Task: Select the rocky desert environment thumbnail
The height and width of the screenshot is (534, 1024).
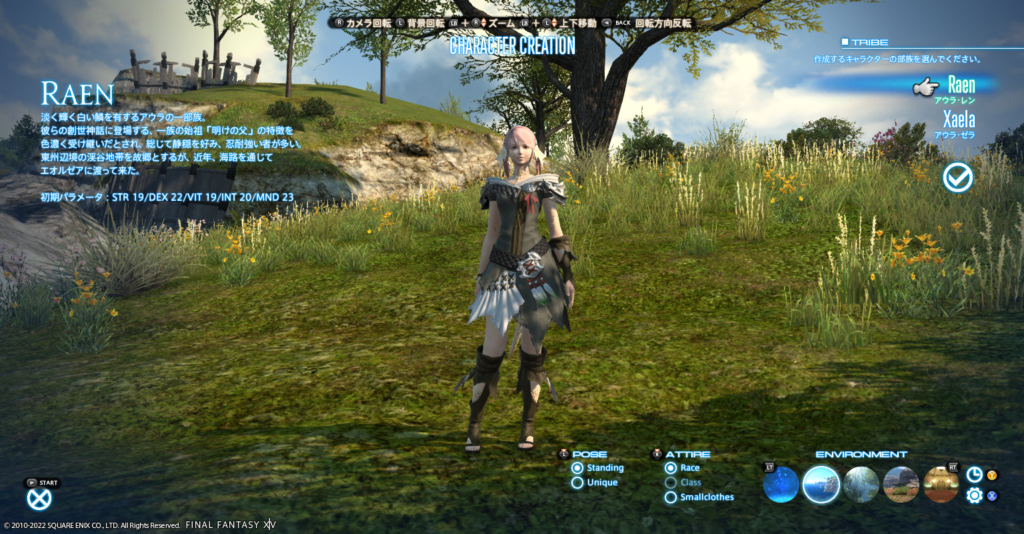Action: pyautogui.click(x=901, y=485)
